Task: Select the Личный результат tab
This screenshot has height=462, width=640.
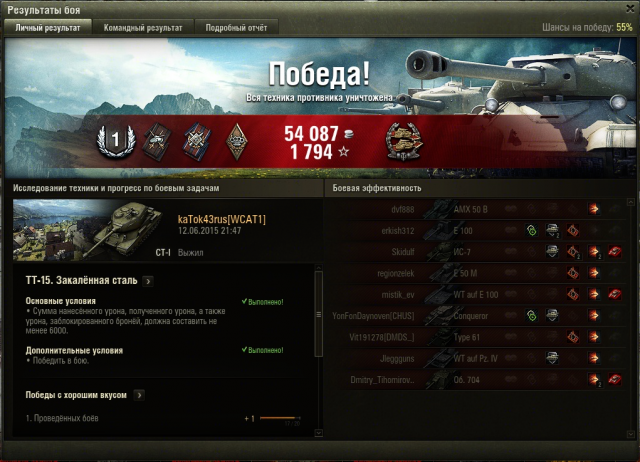Action: click(x=48, y=28)
